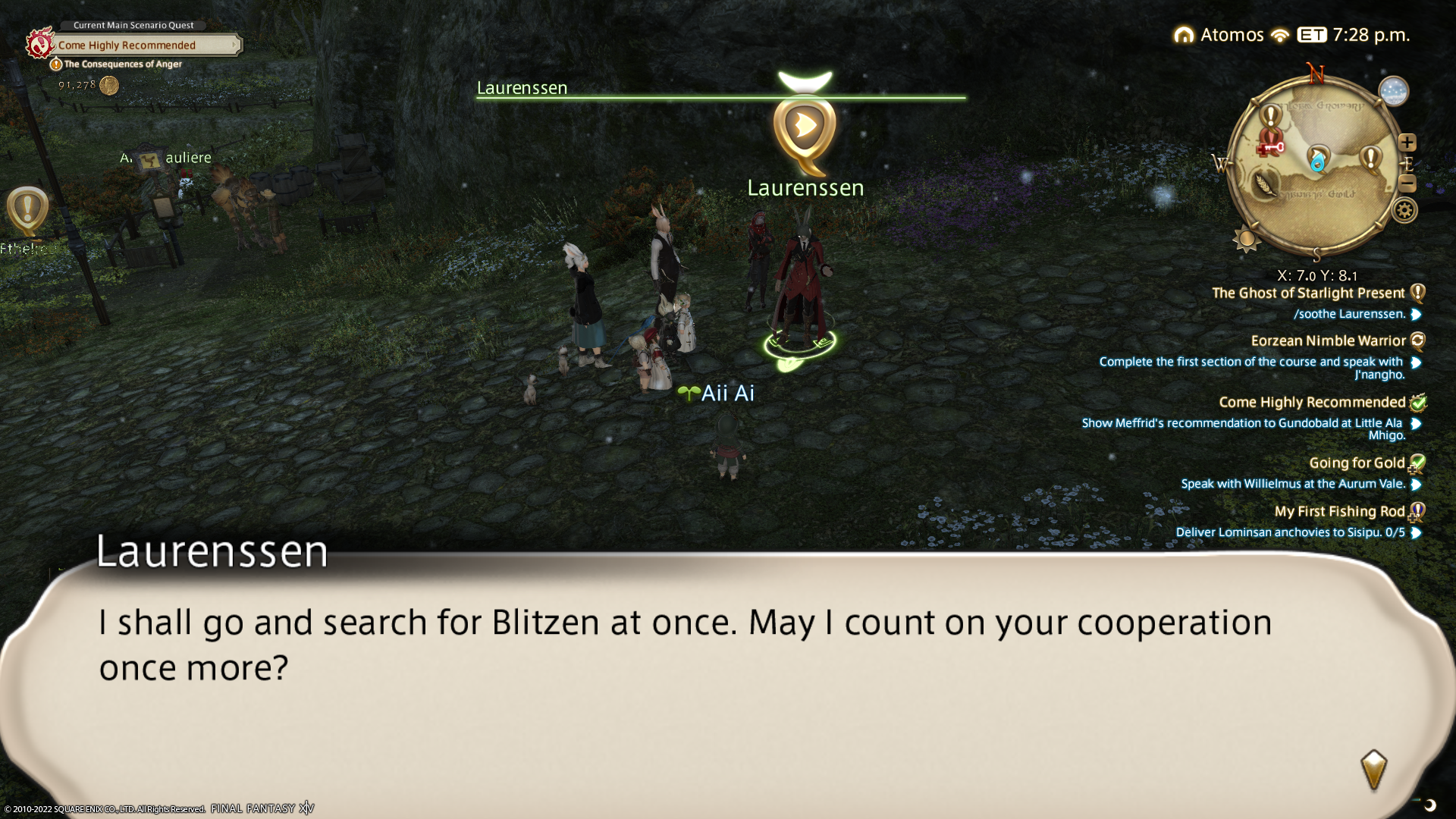
Task: Select My First Fishing Rod quest entry
Action: (x=1339, y=512)
